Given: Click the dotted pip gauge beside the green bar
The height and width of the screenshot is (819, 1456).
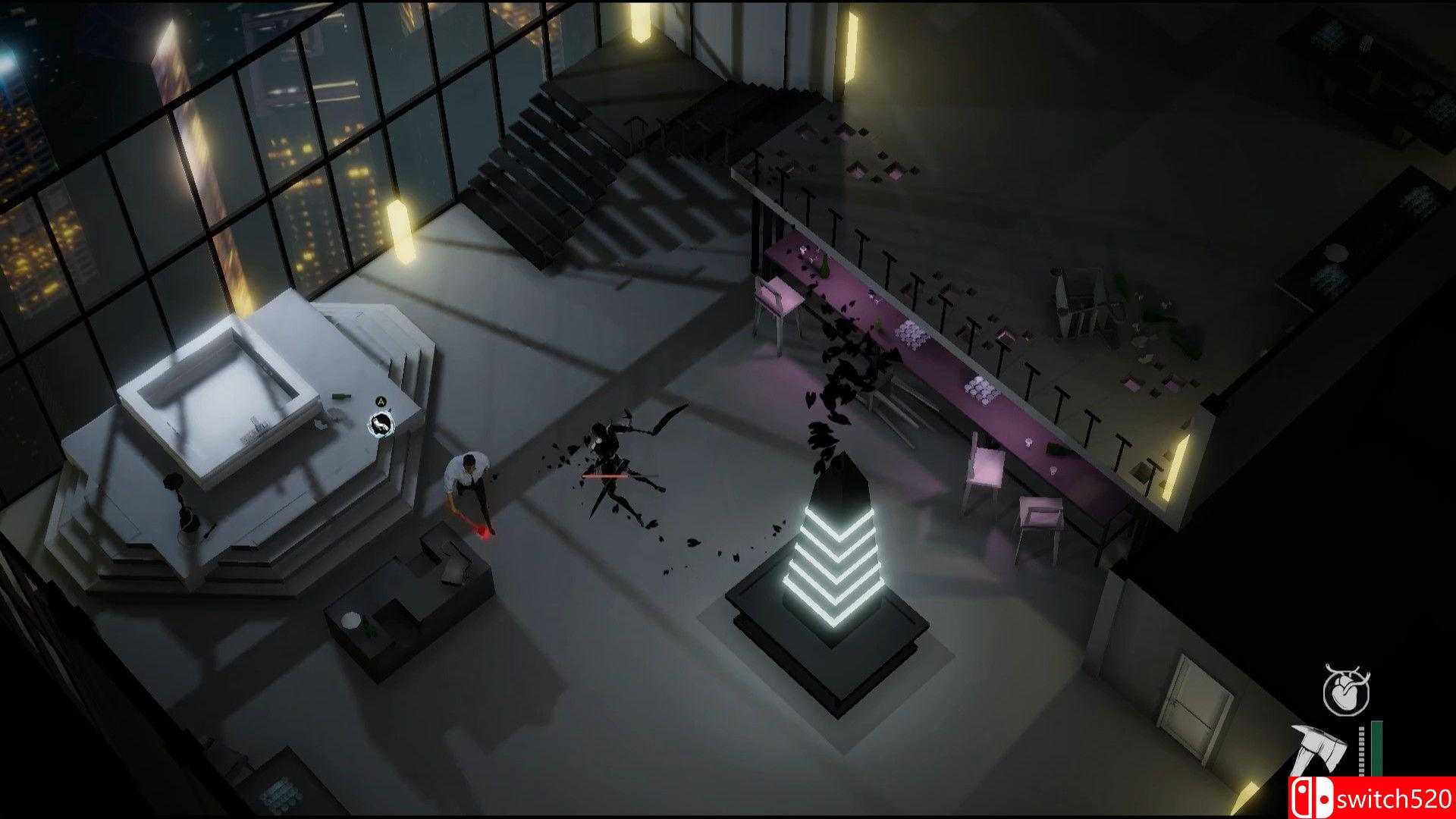Looking at the screenshot, I should (x=1362, y=748).
